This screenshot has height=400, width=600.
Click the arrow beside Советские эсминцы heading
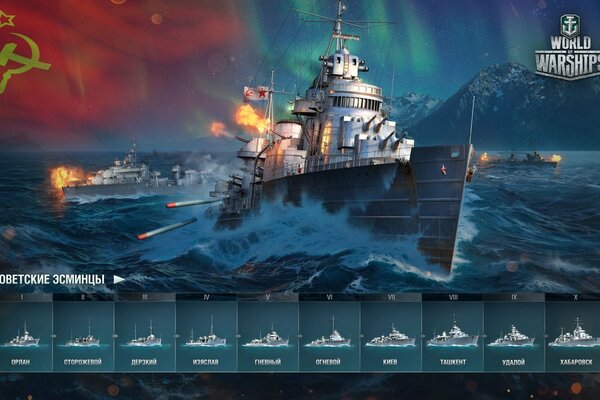point(119,279)
